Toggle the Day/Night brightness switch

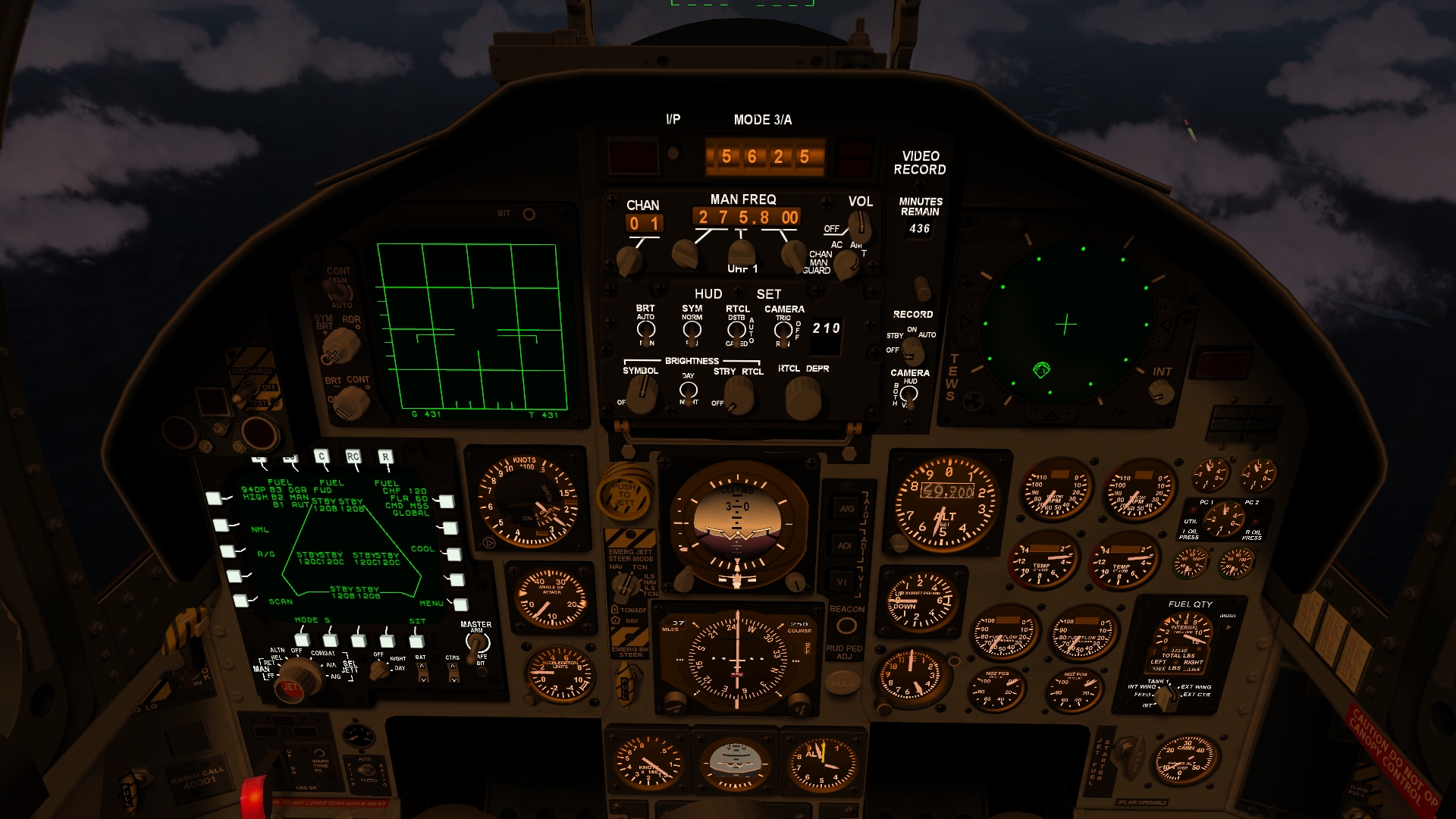[x=688, y=390]
